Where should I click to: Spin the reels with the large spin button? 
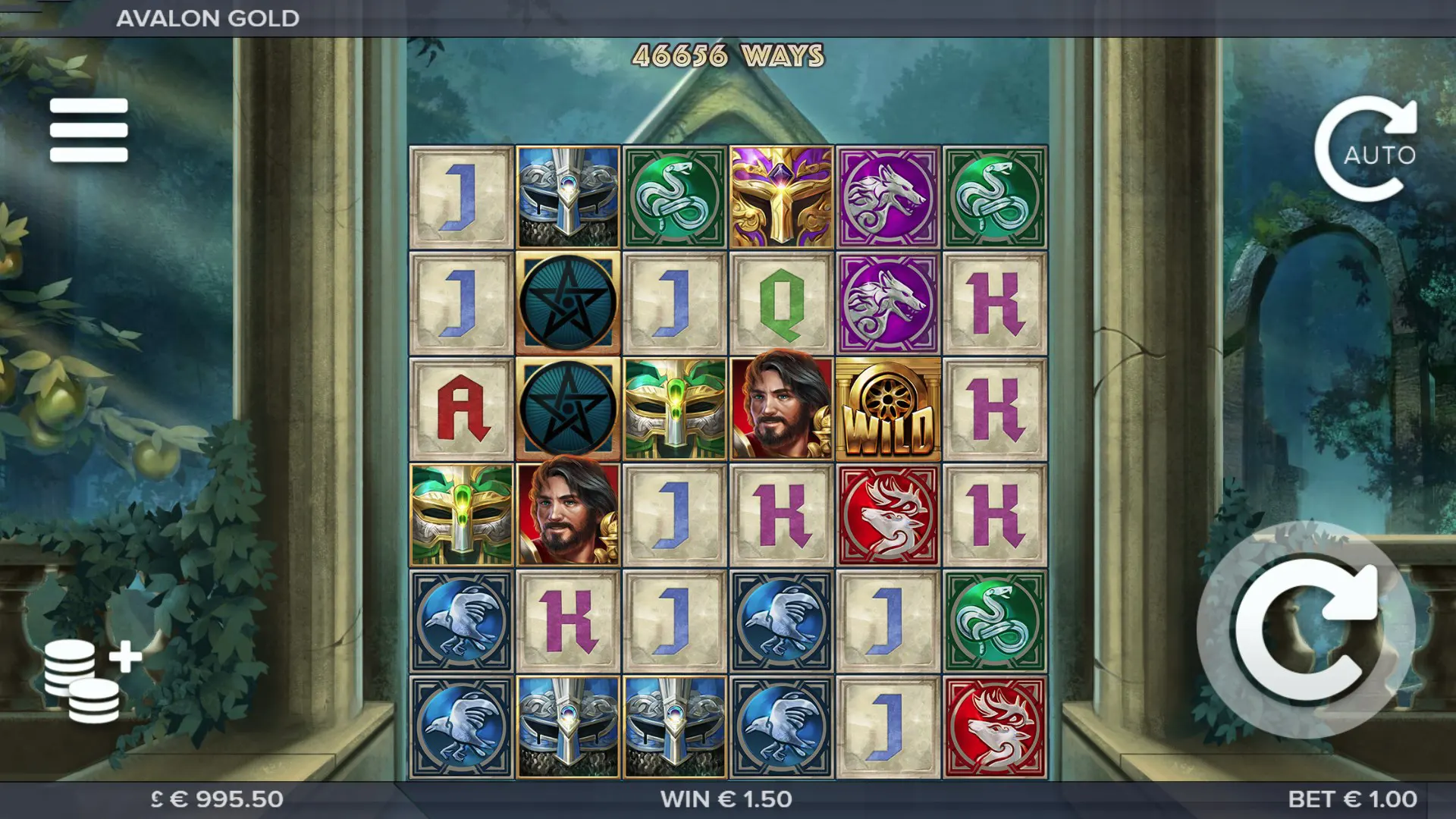click(1306, 630)
